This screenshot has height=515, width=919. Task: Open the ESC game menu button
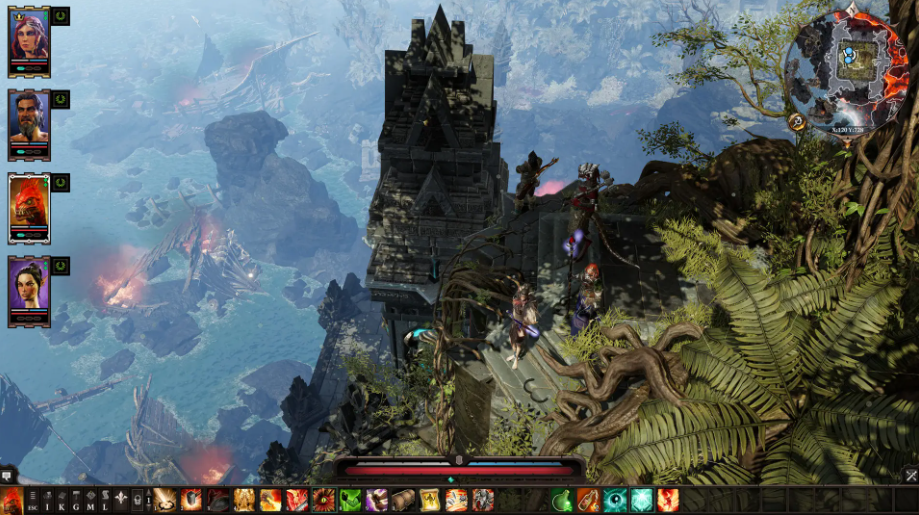pos(32,500)
